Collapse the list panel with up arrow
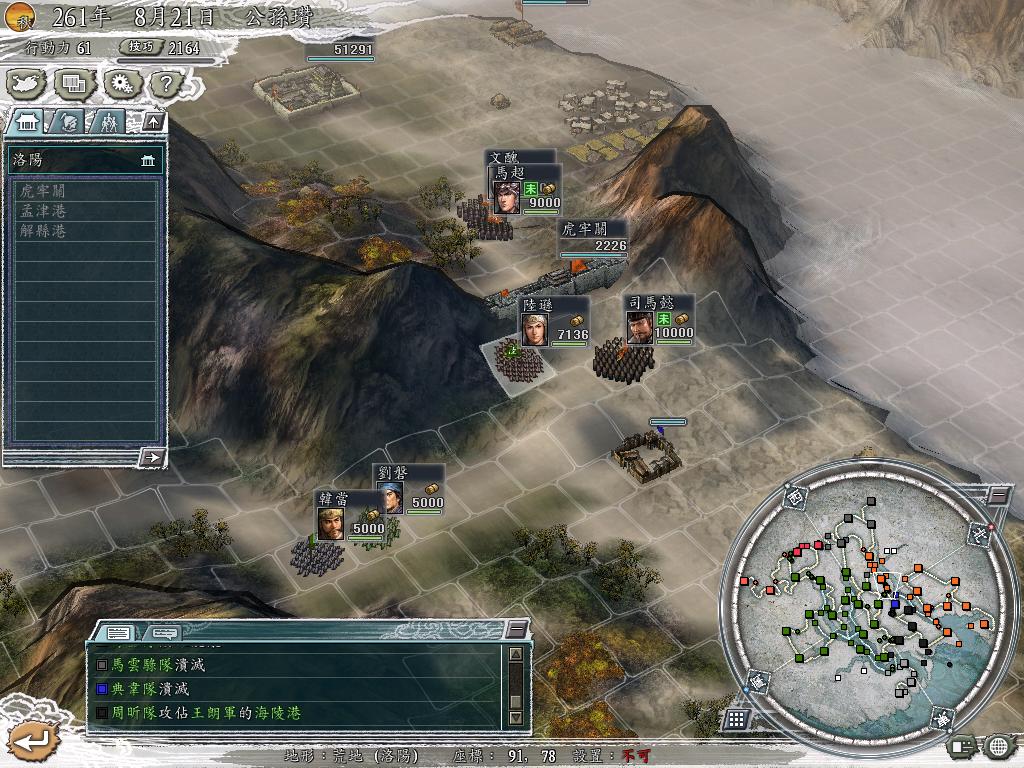The width and height of the screenshot is (1024, 768). [153, 121]
